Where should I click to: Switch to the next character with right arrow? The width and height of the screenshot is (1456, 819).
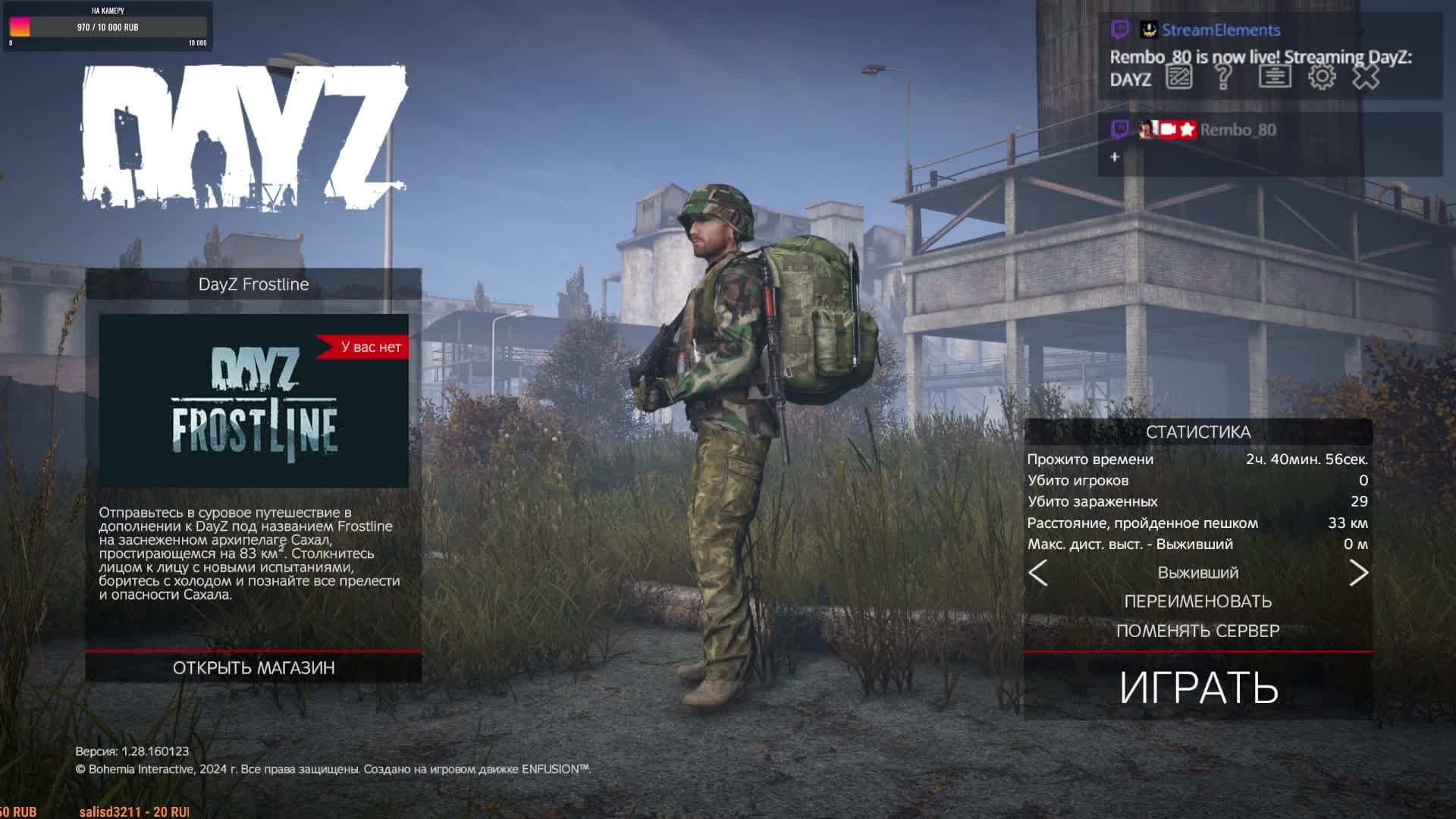click(1358, 573)
